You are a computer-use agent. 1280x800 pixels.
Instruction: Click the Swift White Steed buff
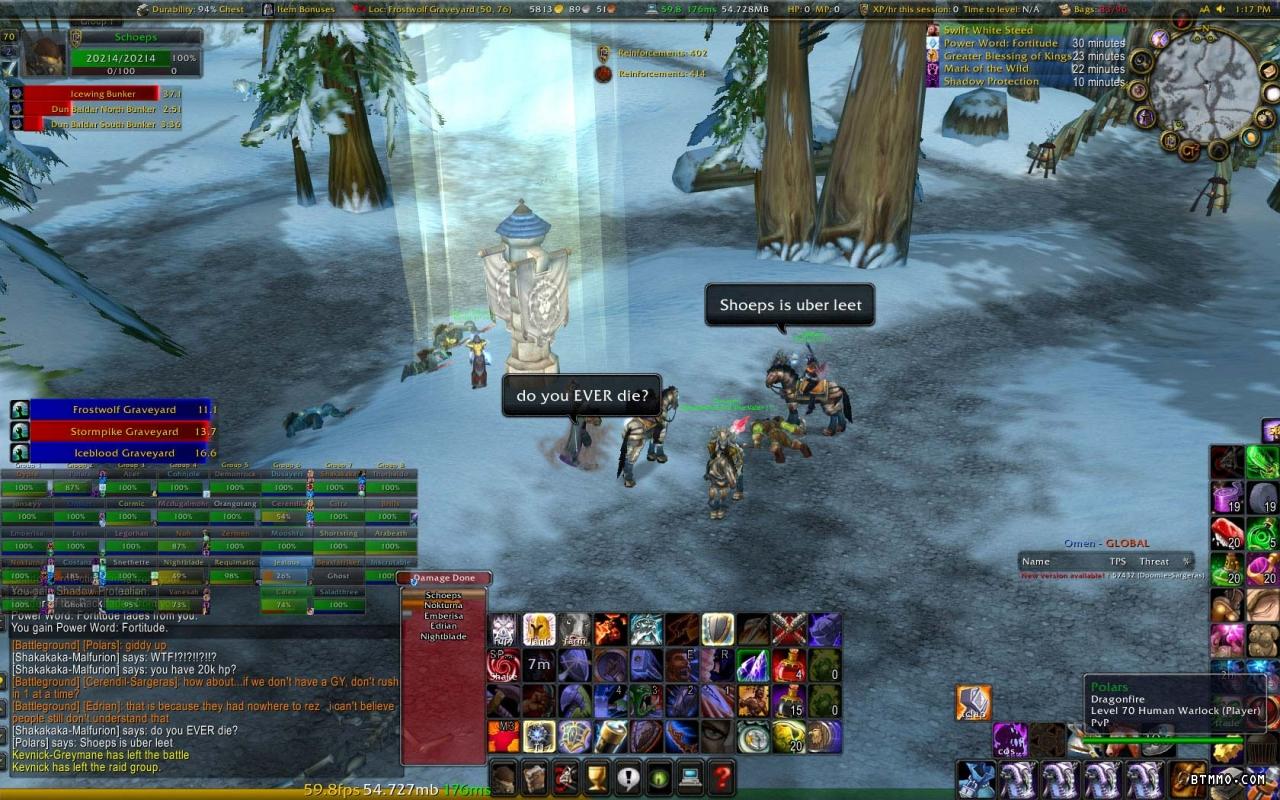tap(988, 31)
